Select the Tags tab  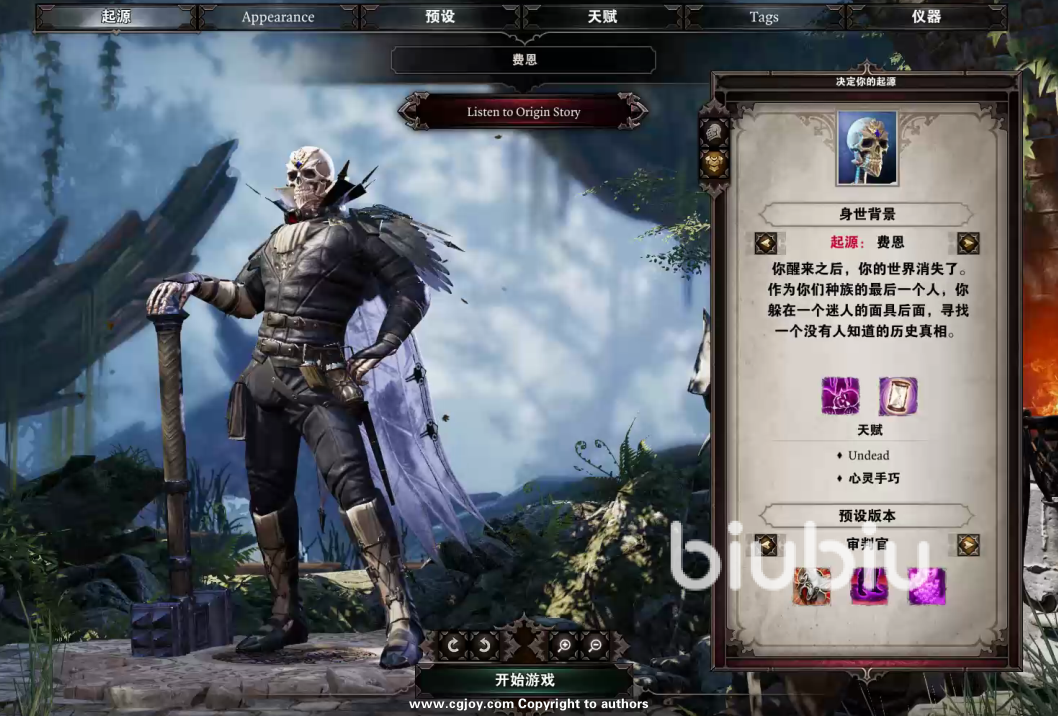click(764, 17)
